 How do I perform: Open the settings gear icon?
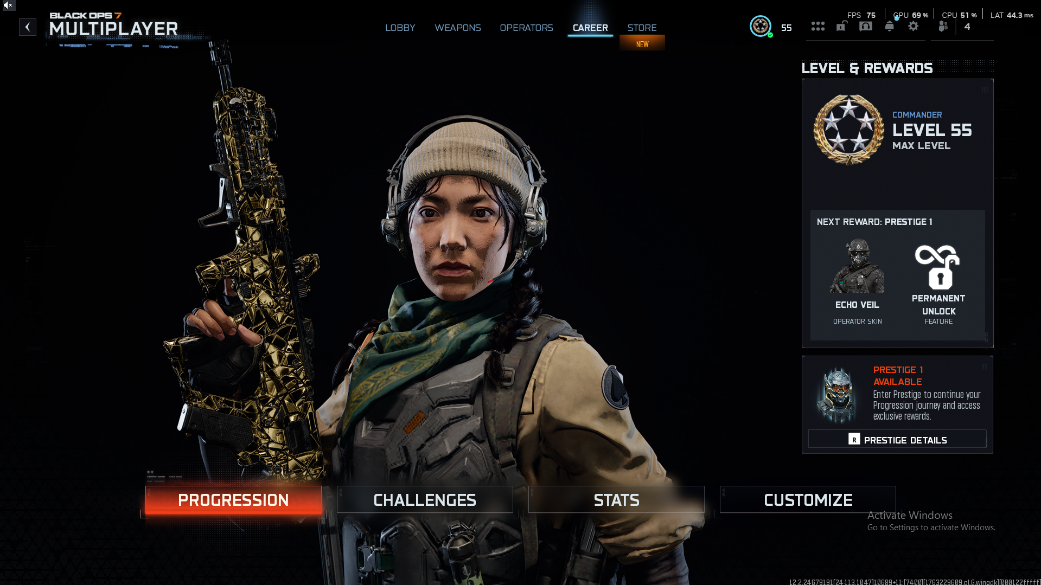click(913, 27)
